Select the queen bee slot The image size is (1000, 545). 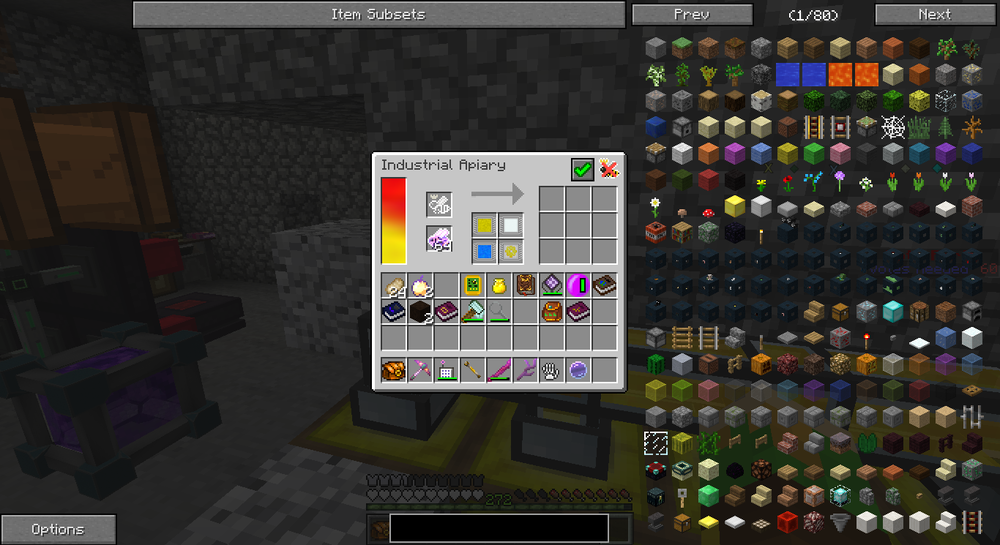(x=440, y=204)
